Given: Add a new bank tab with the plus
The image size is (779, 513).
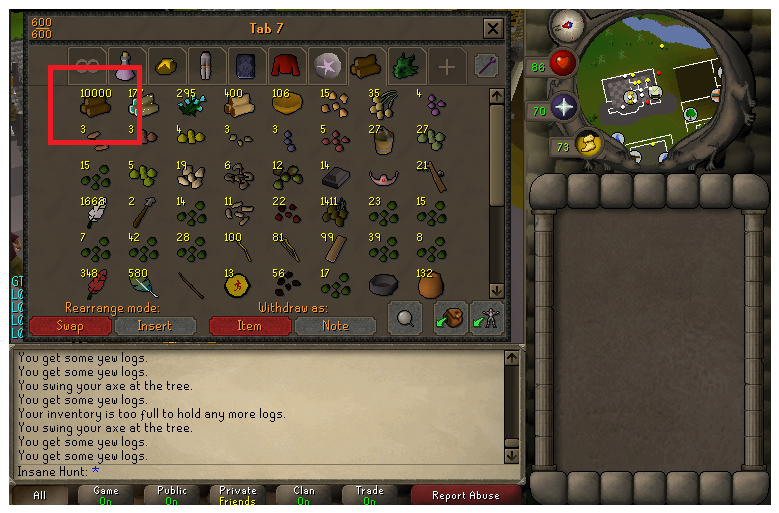Looking at the screenshot, I should point(446,67).
